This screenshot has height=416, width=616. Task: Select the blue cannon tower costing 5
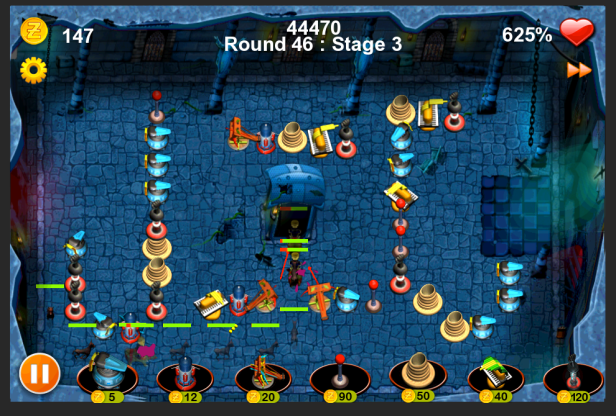[x=107, y=375]
